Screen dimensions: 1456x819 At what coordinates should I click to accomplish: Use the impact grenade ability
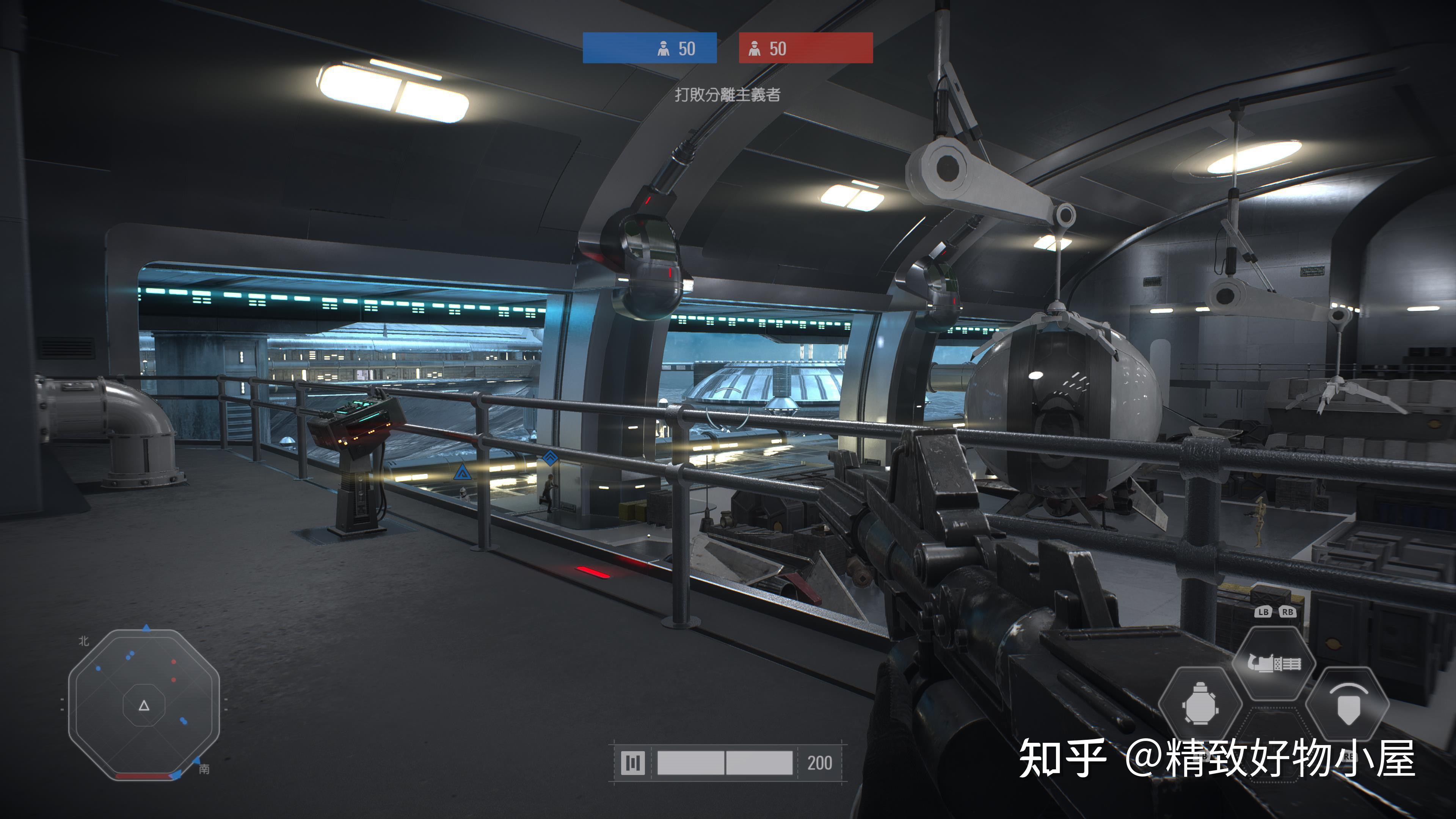1199,704
